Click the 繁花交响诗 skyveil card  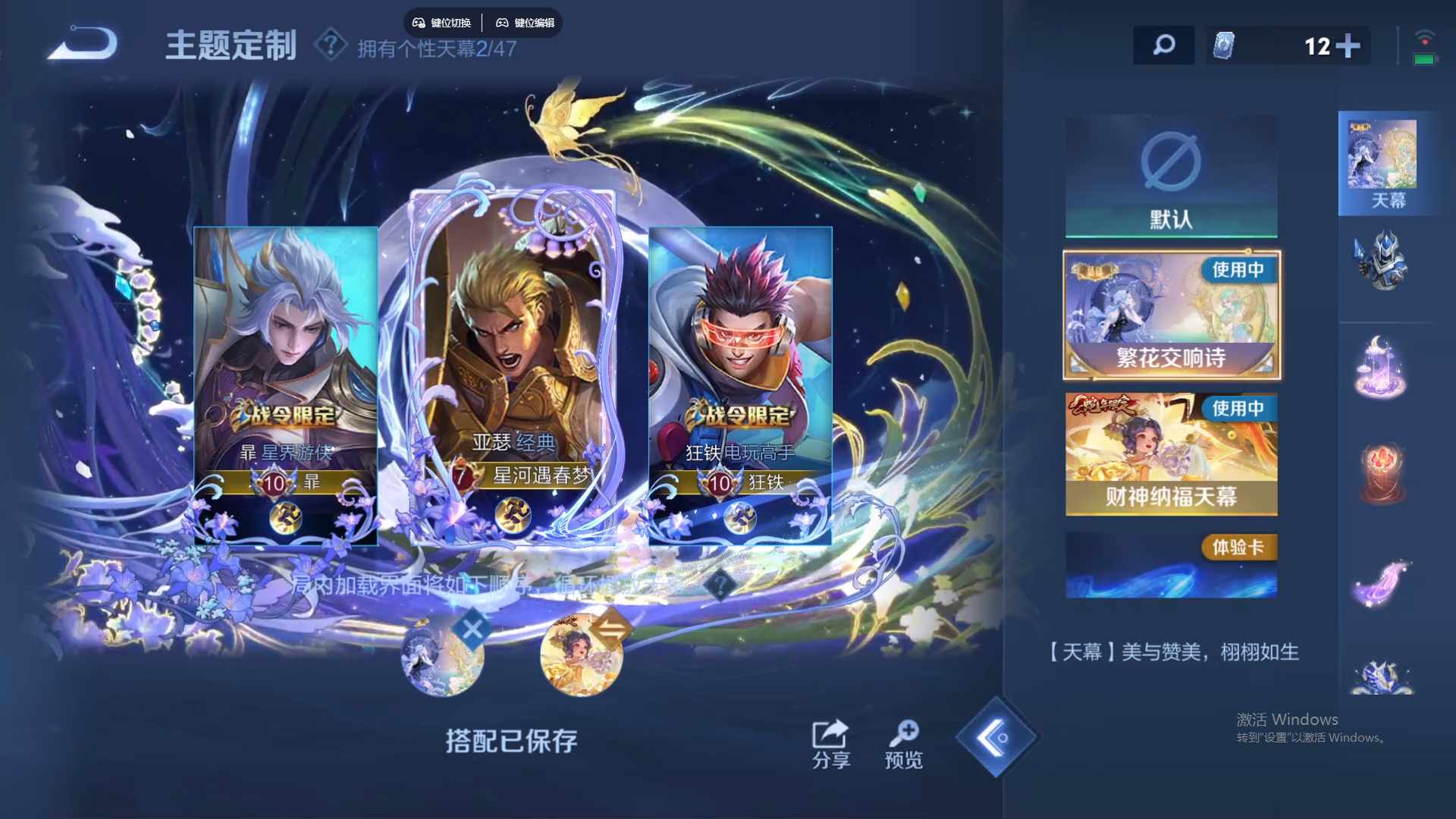pos(1170,315)
